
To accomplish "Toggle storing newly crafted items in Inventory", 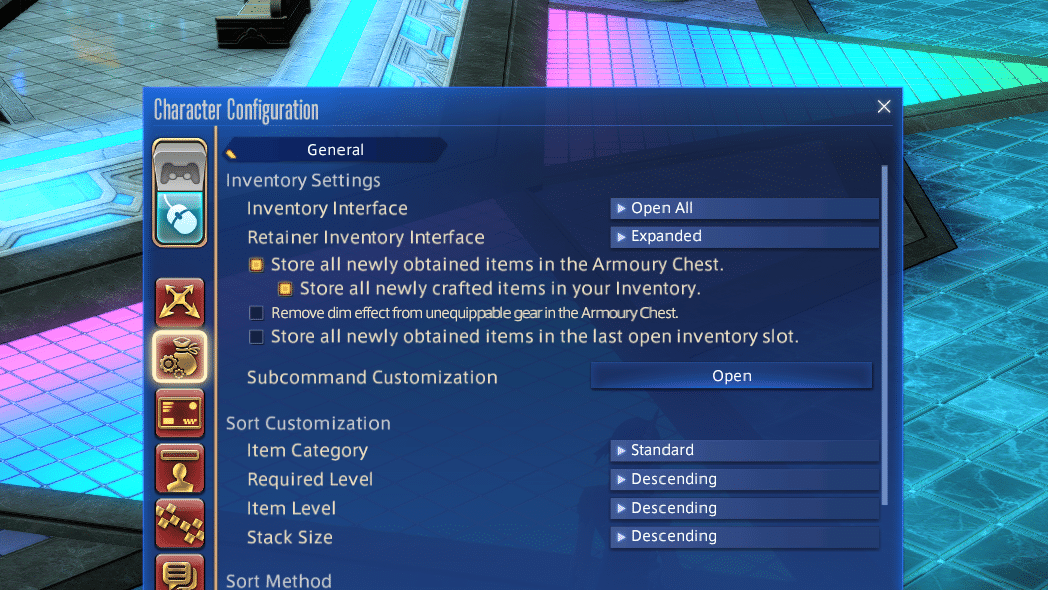I will 285,289.
